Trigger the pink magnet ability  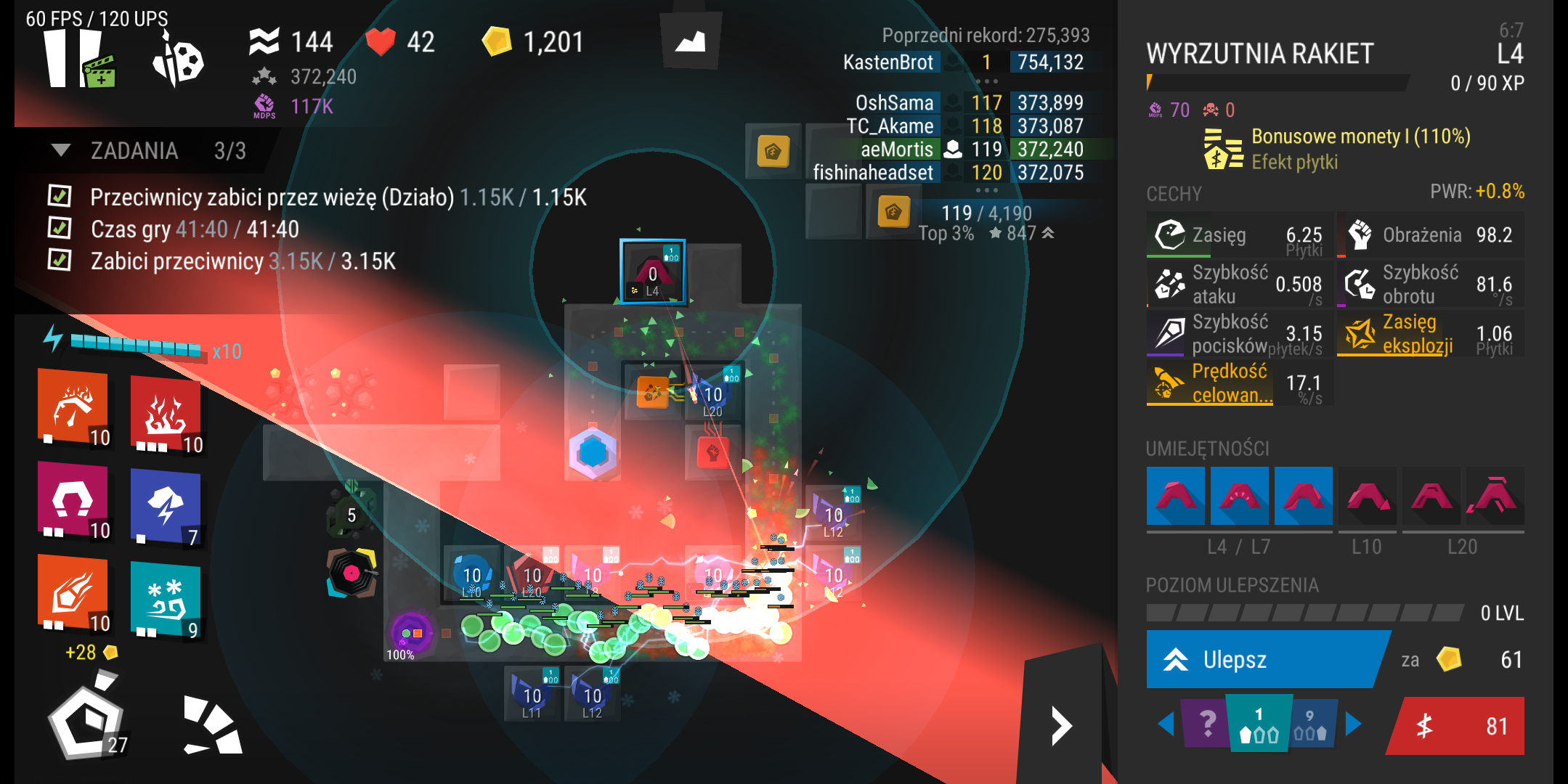point(73,501)
